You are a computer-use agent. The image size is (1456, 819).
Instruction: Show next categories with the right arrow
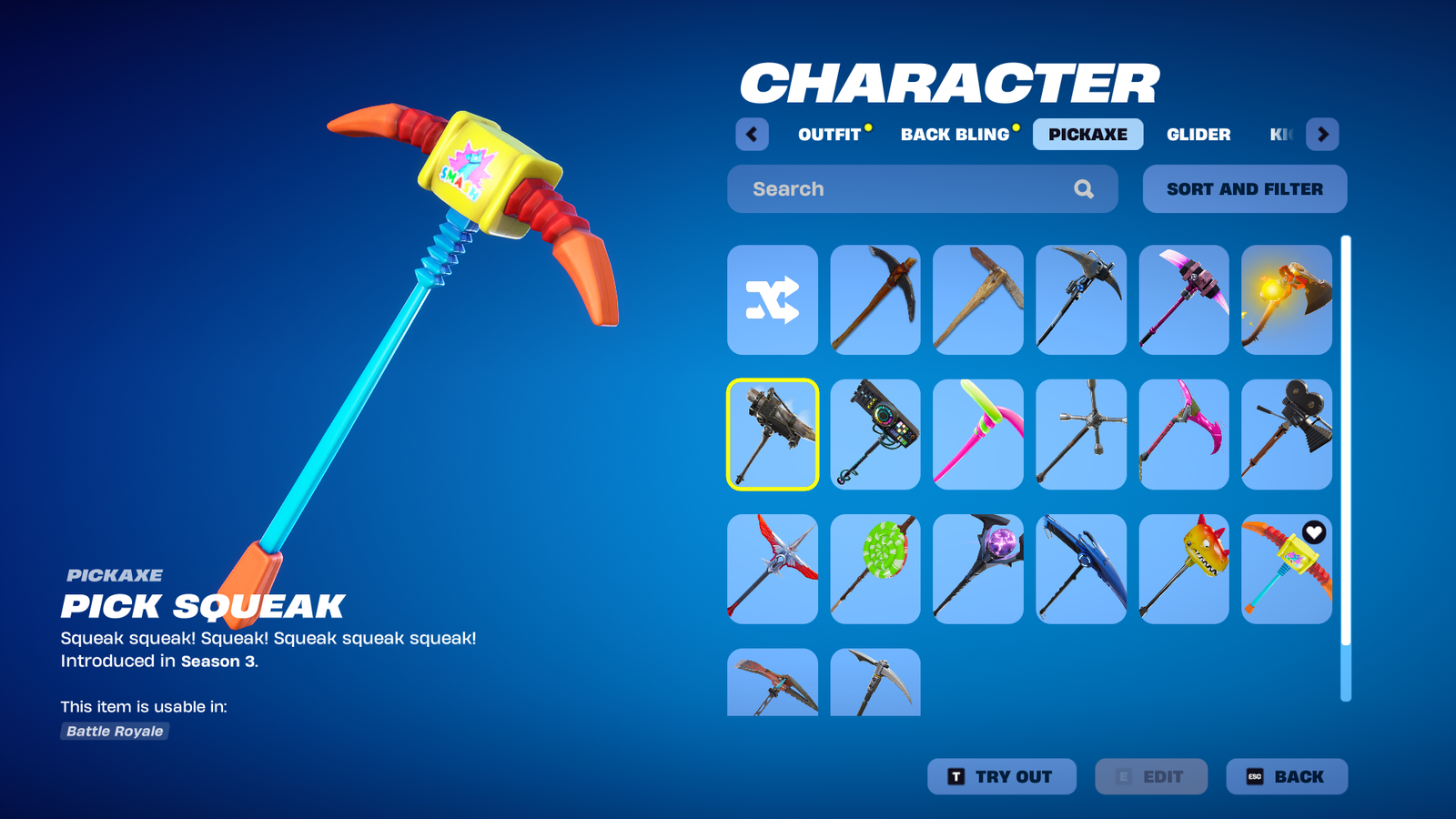coord(1322,135)
